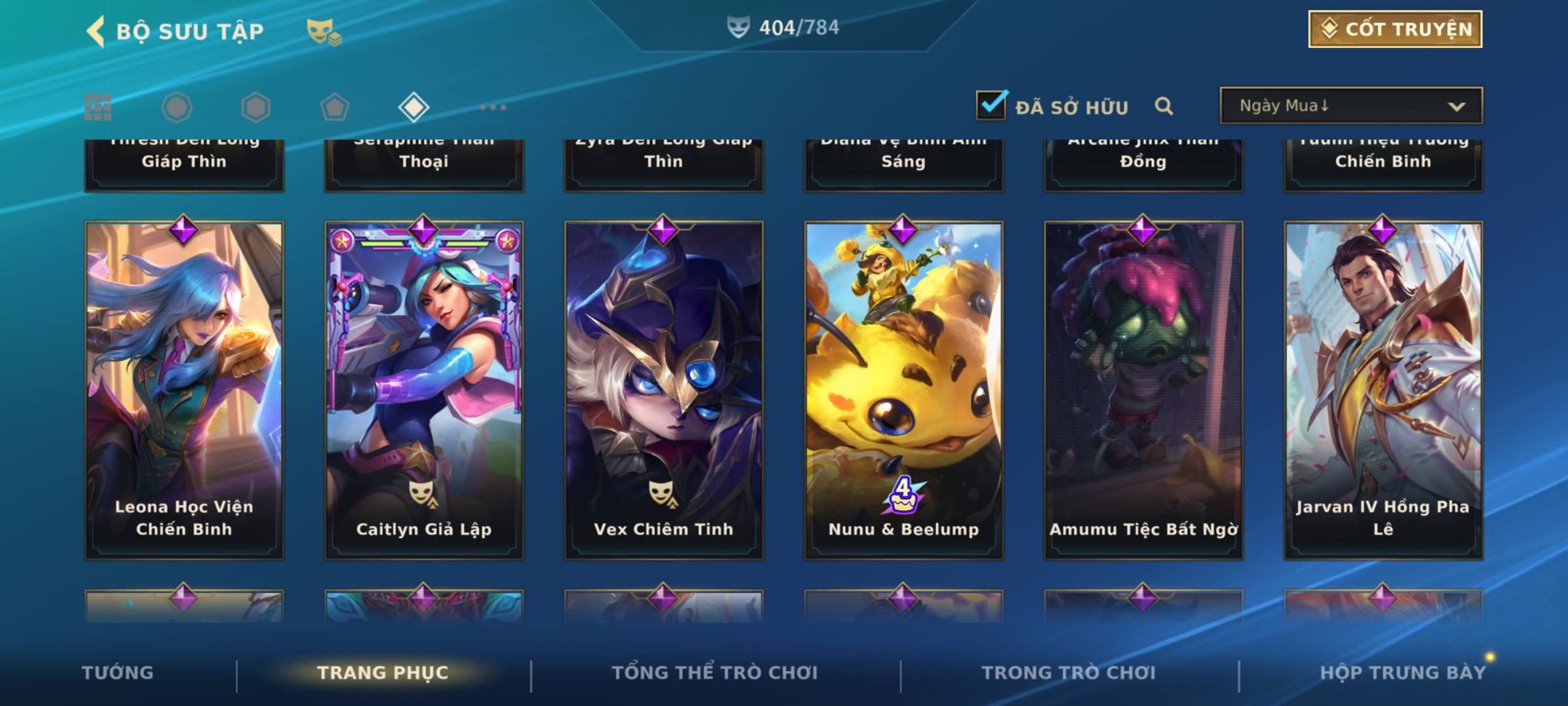Viewport: 1568px width, 706px height.
Task: Switch to Tổng Thể Trò Chơi tab
Action: (x=715, y=673)
